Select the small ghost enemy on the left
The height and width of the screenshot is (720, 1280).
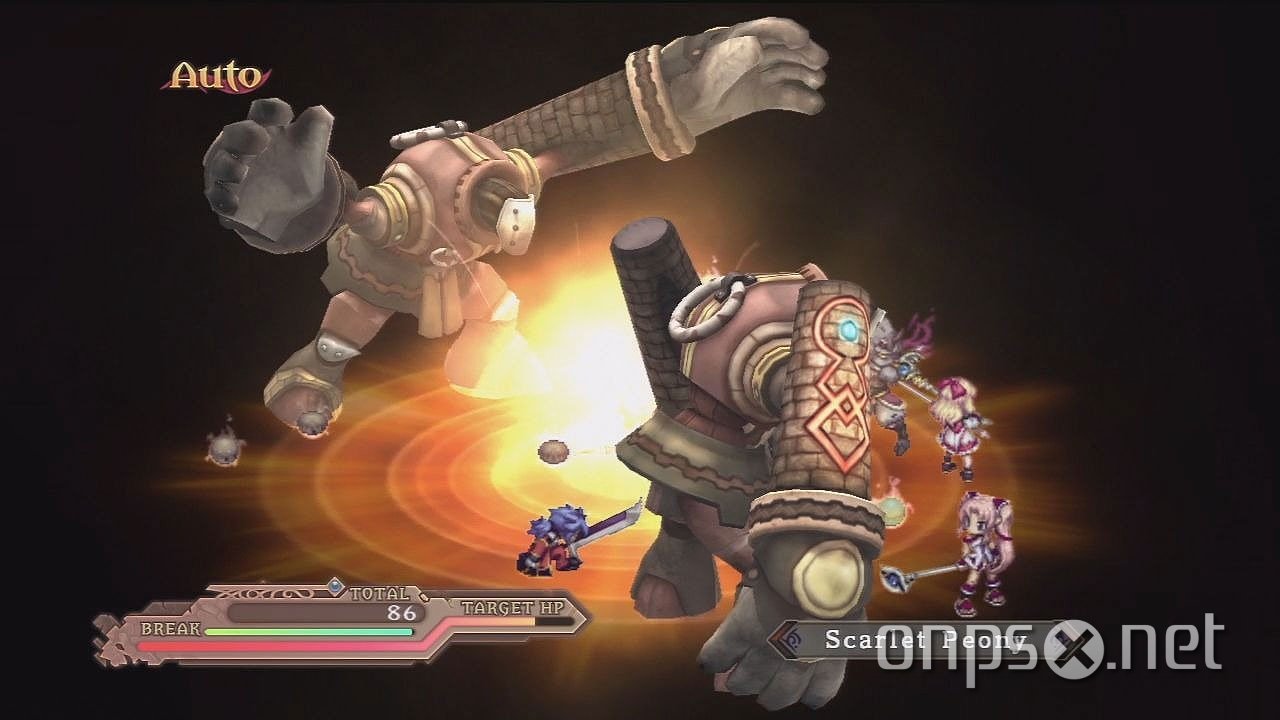point(225,450)
